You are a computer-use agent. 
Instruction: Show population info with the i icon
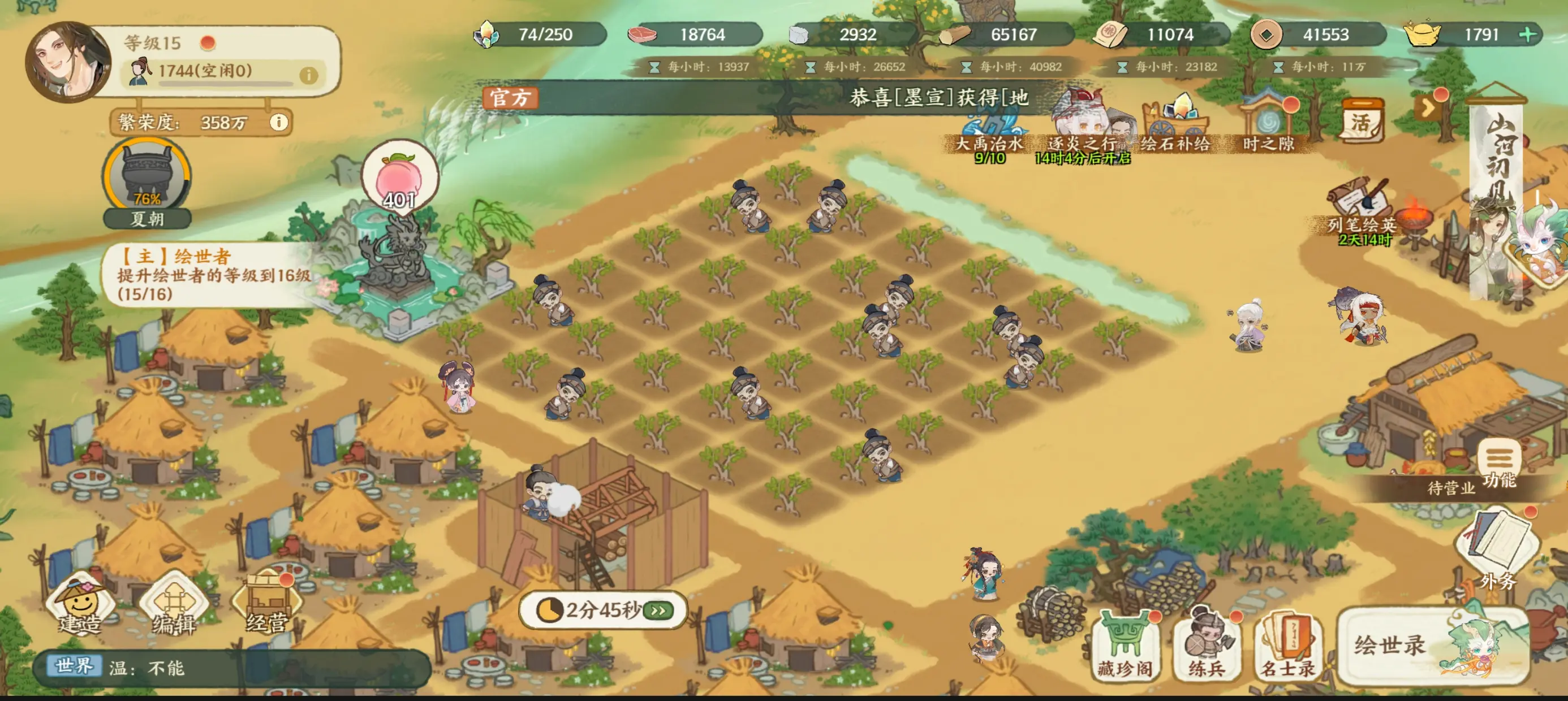coord(309,75)
